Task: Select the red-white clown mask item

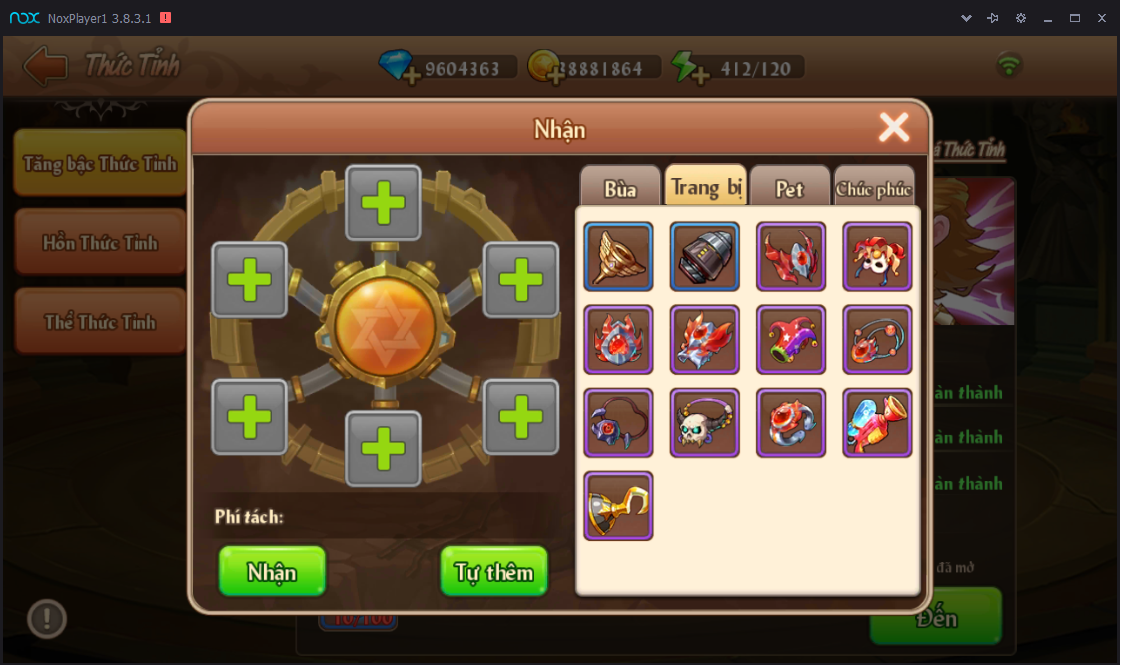Action: (877, 257)
